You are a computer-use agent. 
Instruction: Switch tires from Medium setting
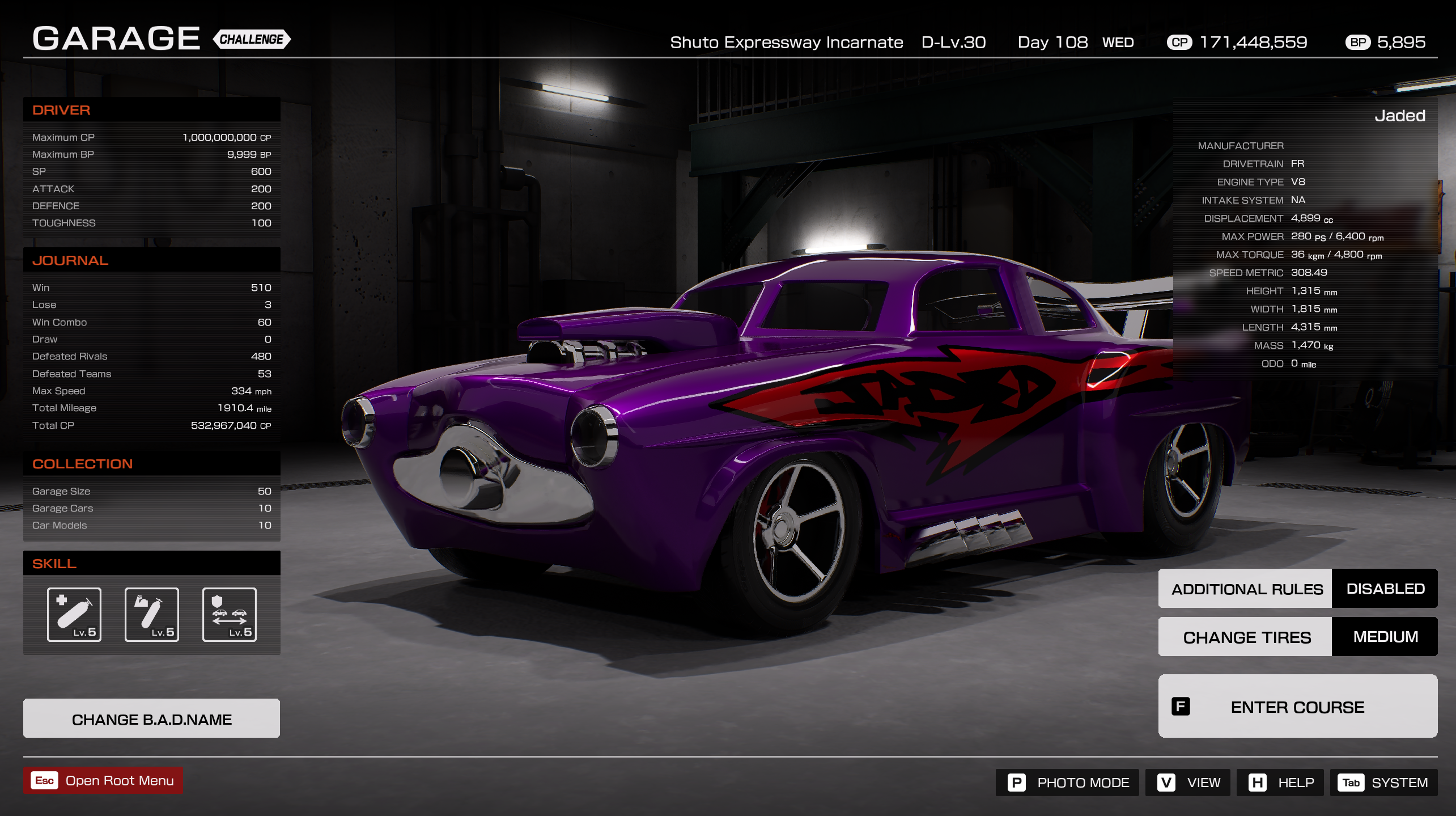coord(1385,636)
